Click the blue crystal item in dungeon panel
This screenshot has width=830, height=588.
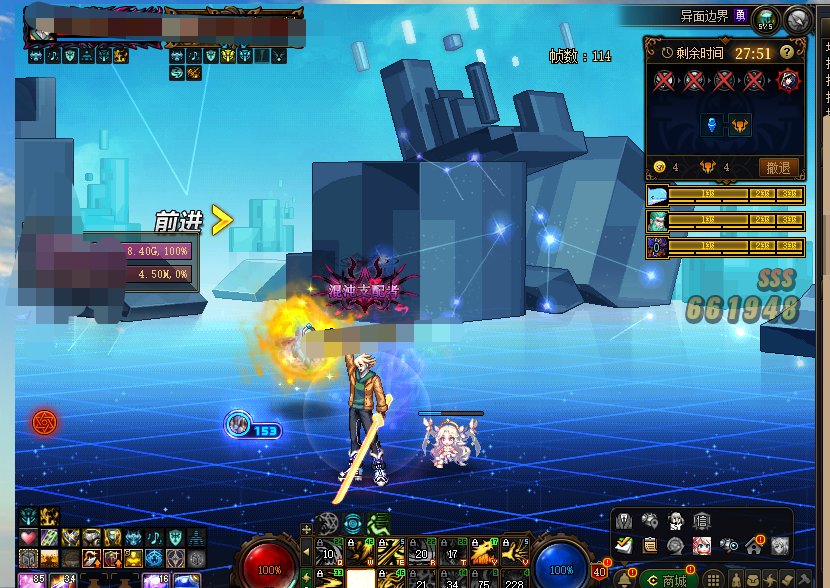click(x=713, y=125)
